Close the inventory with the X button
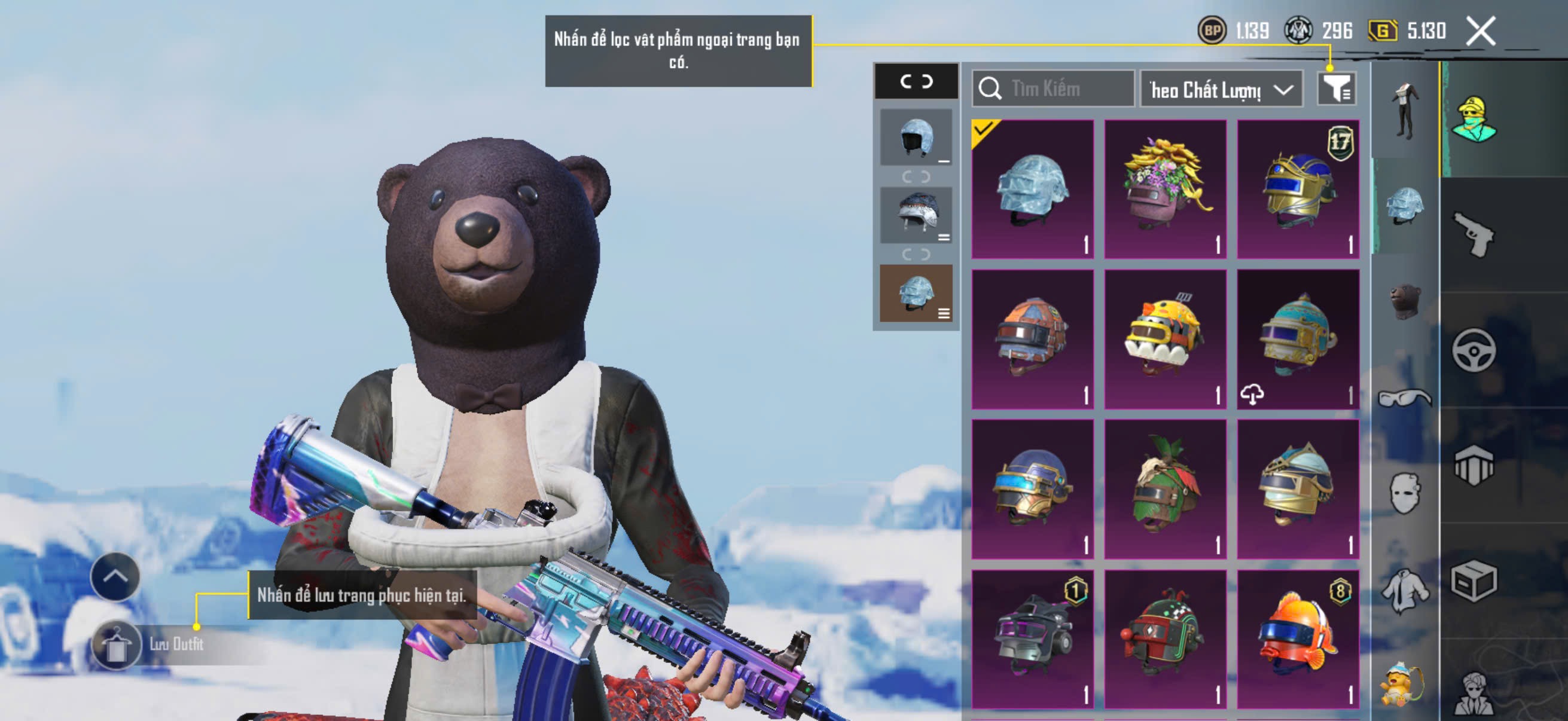1568x721 pixels. click(1480, 30)
